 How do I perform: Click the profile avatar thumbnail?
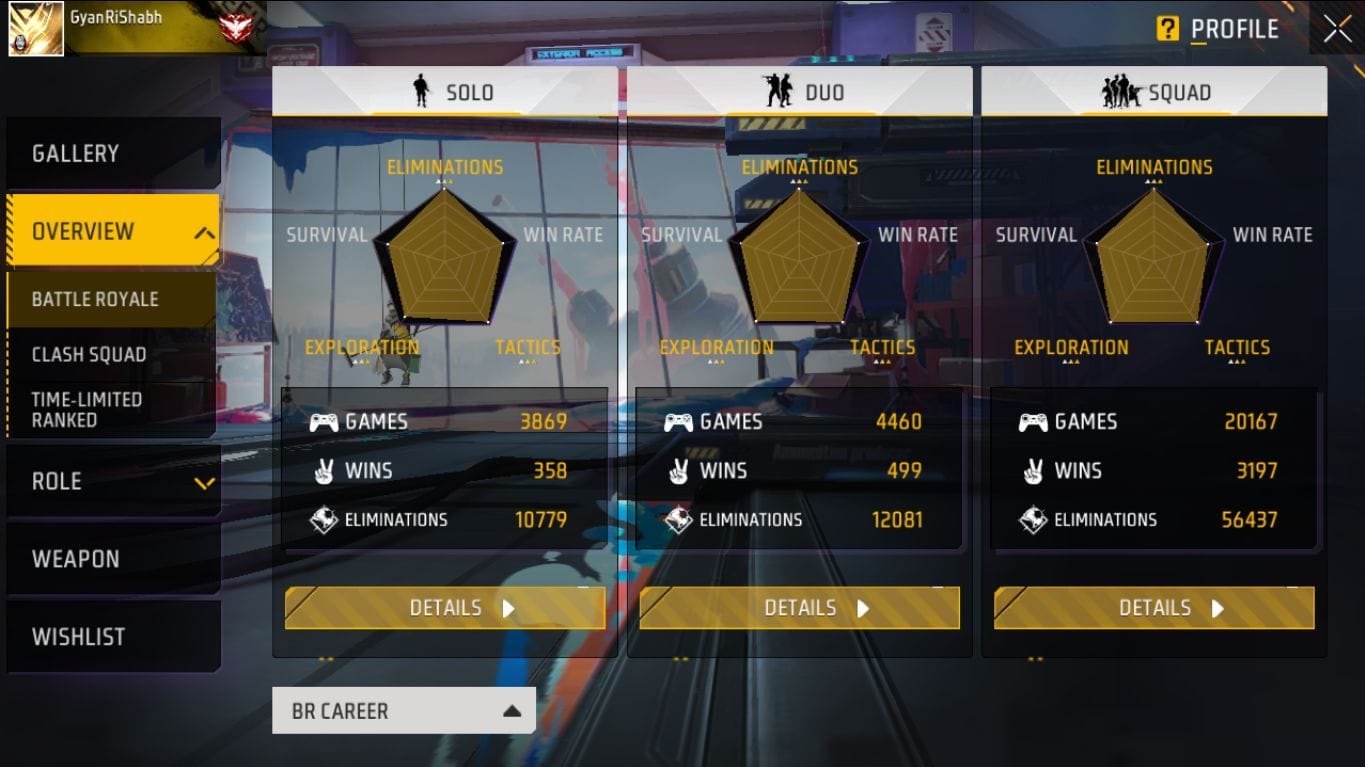click(35, 30)
